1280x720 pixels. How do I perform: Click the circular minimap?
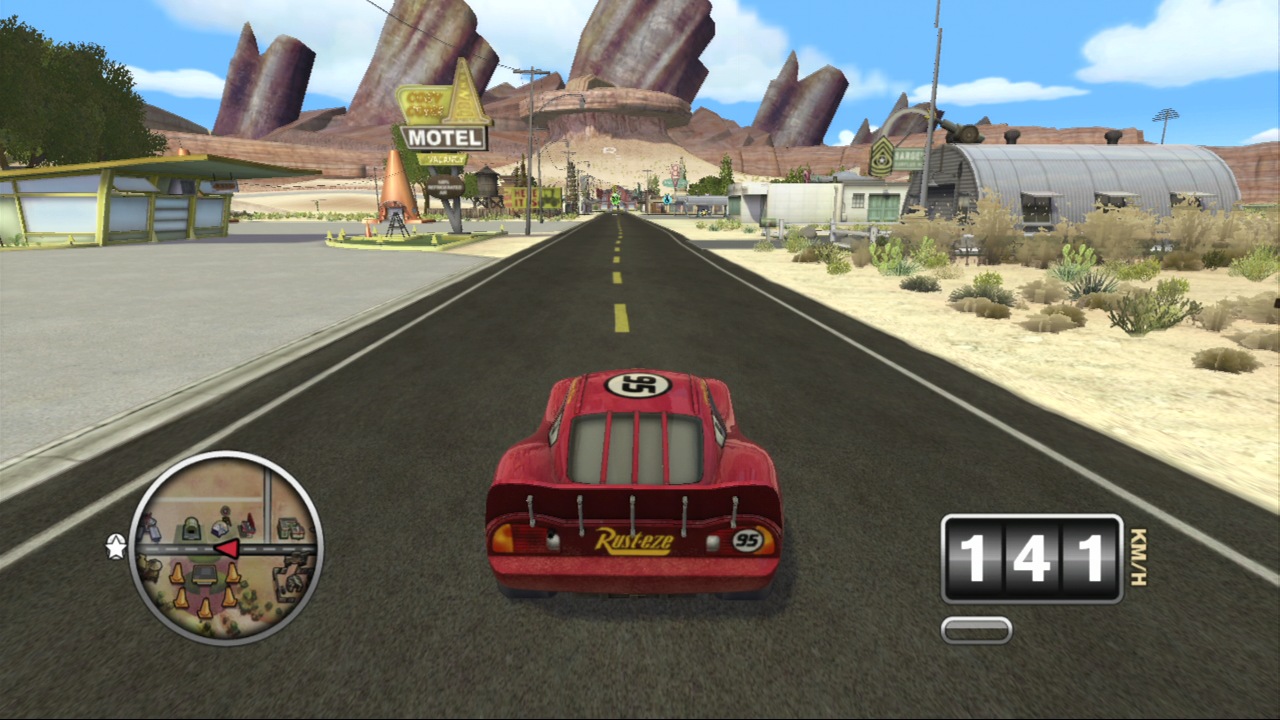pos(226,548)
